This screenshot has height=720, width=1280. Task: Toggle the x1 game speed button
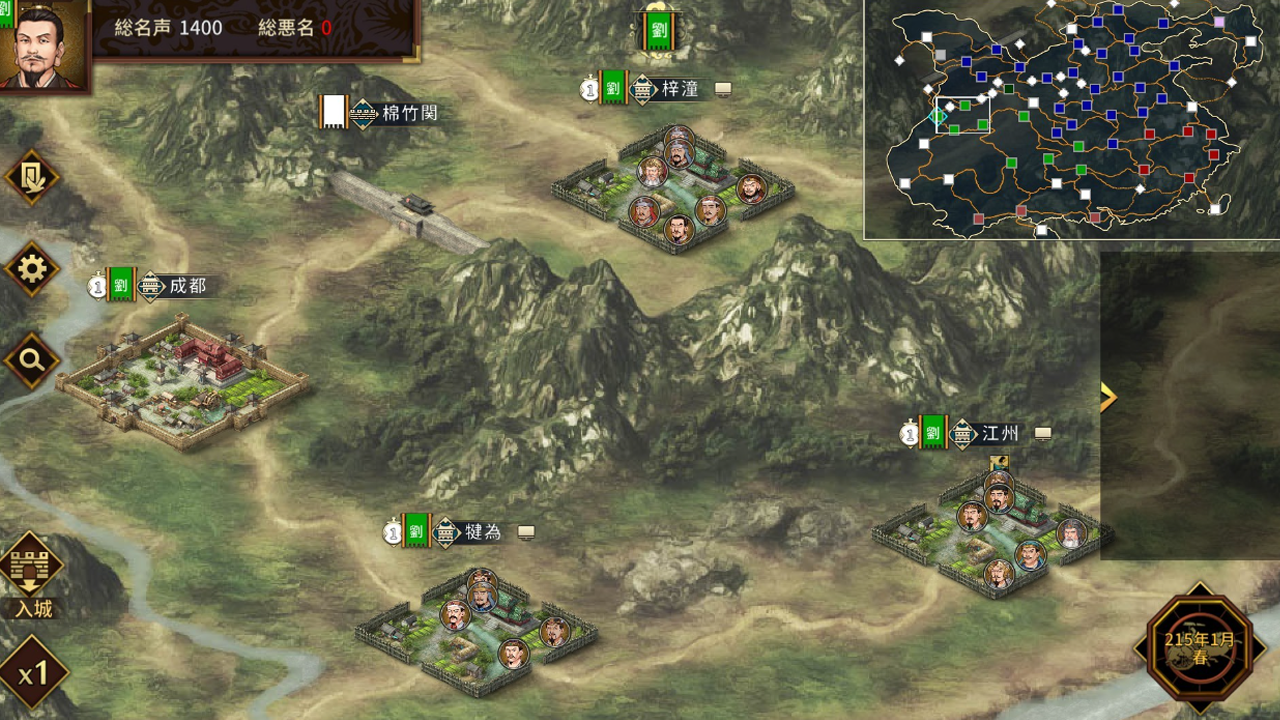tap(33, 673)
